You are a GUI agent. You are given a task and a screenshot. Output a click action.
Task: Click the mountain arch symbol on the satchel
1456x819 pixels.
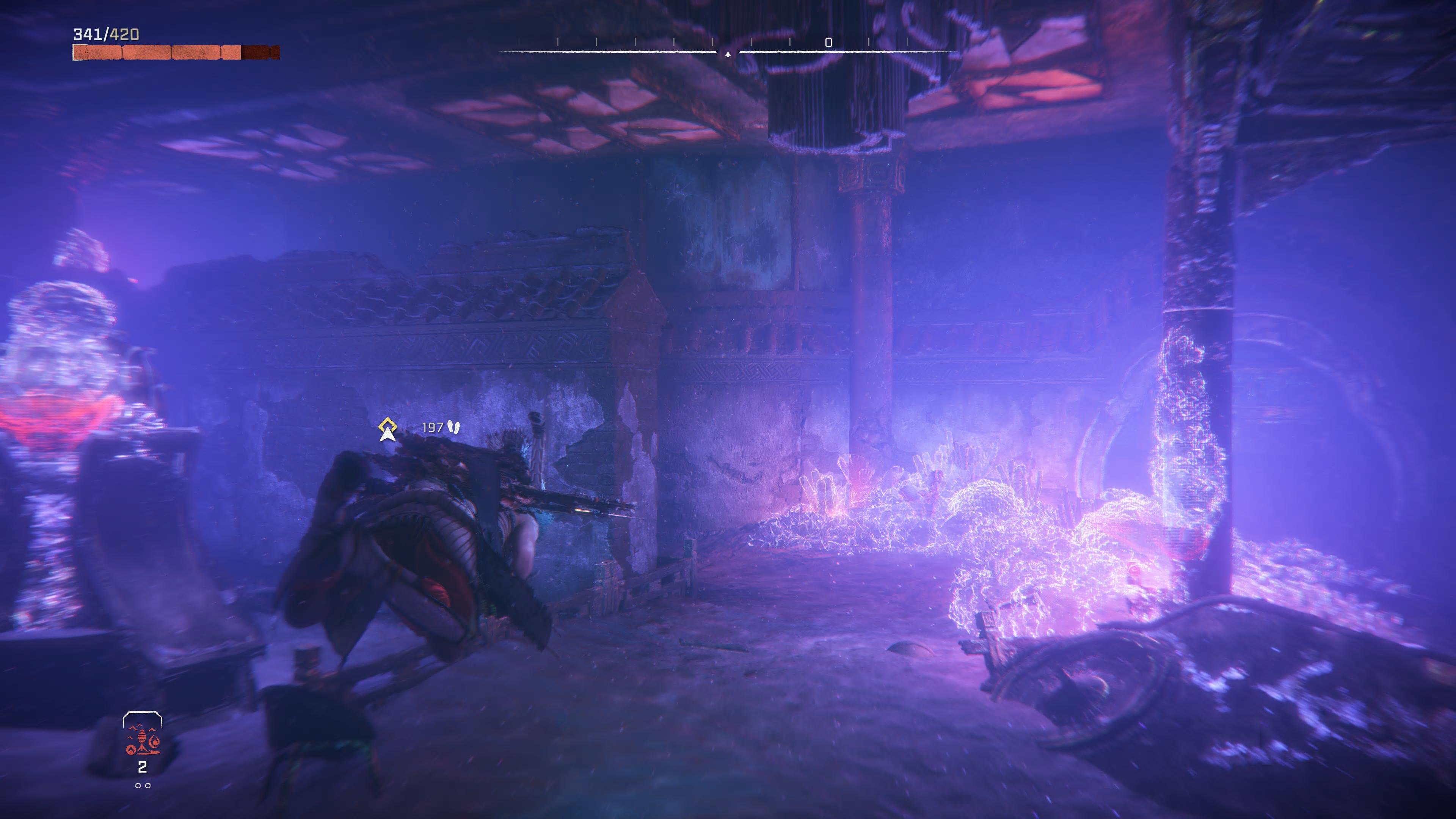pyautogui.click(x=130, y=750)
